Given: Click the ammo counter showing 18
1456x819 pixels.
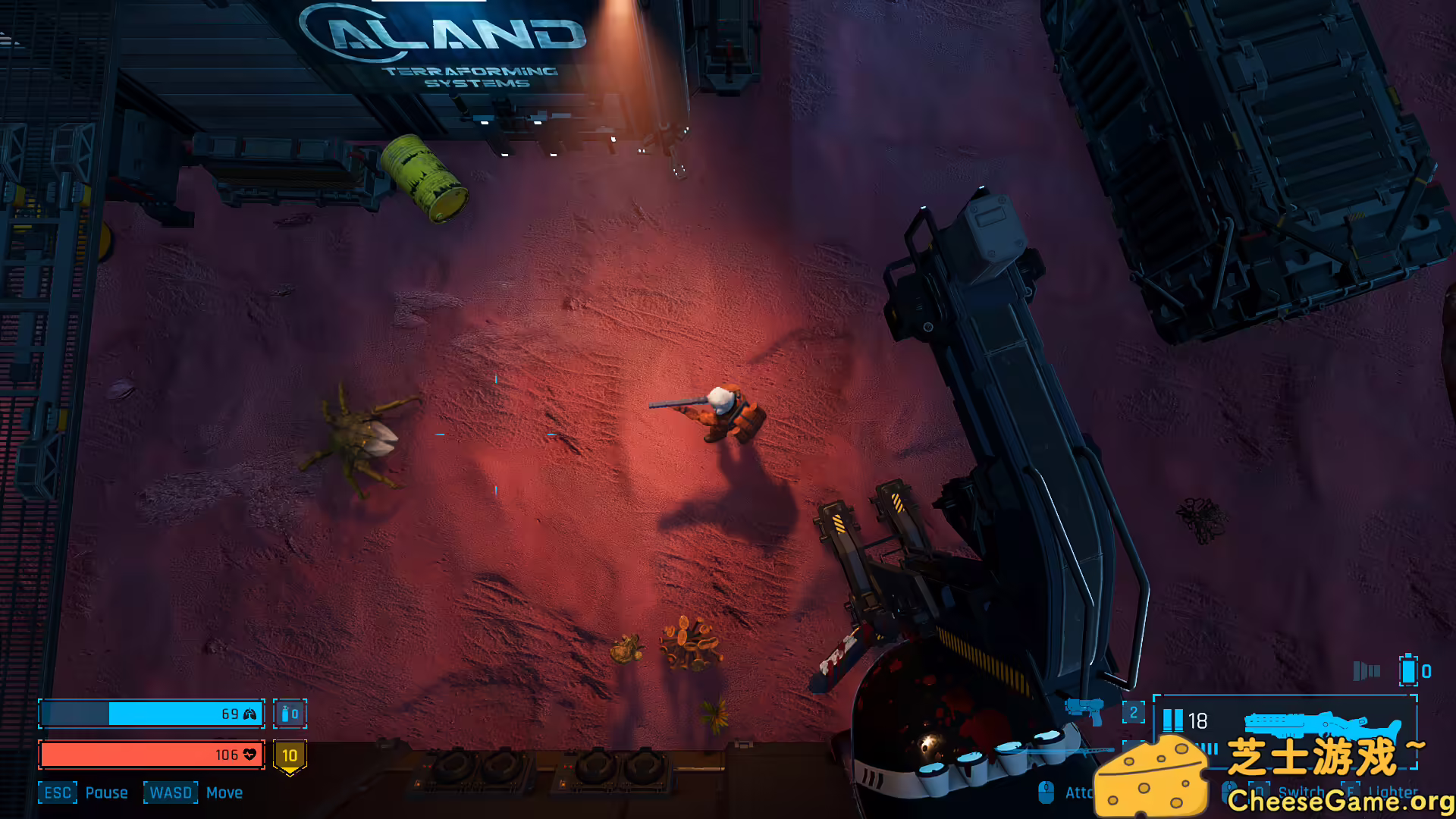Looking at the screenshot, I should (x=1197, y=719).
